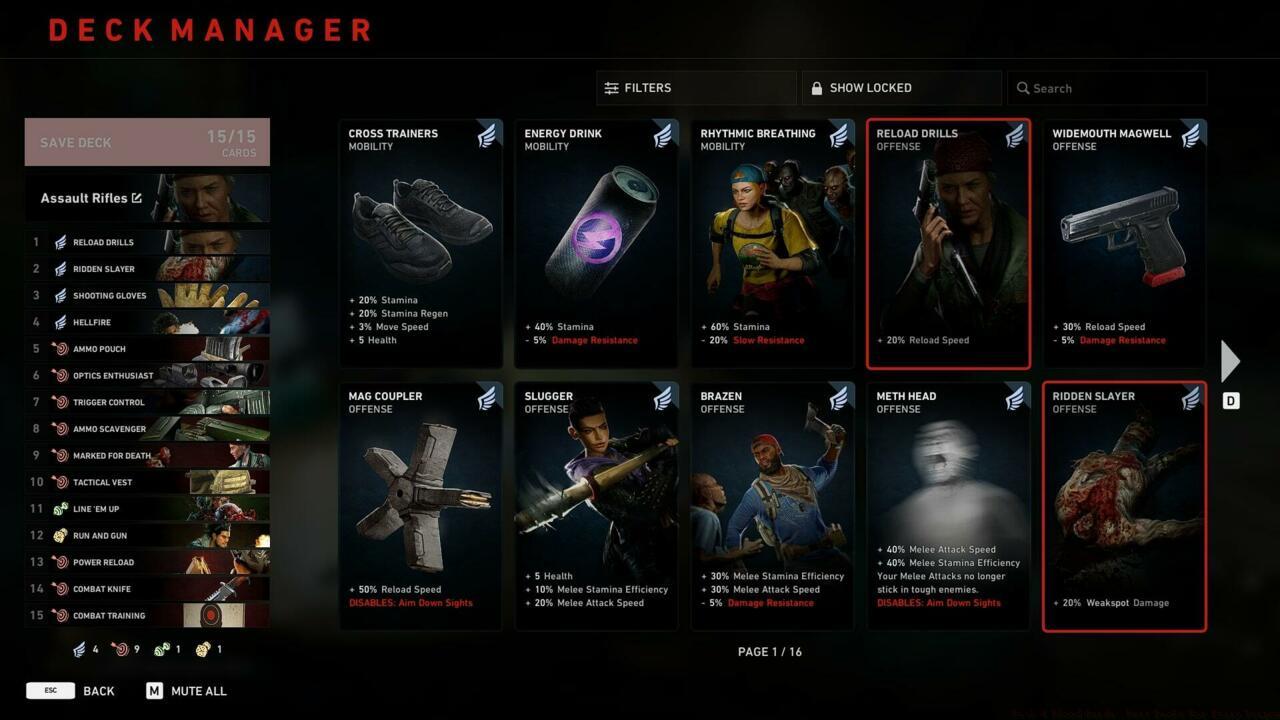Click the lock icon on Show Locked

pyautogui.click(x=818, y=88)
